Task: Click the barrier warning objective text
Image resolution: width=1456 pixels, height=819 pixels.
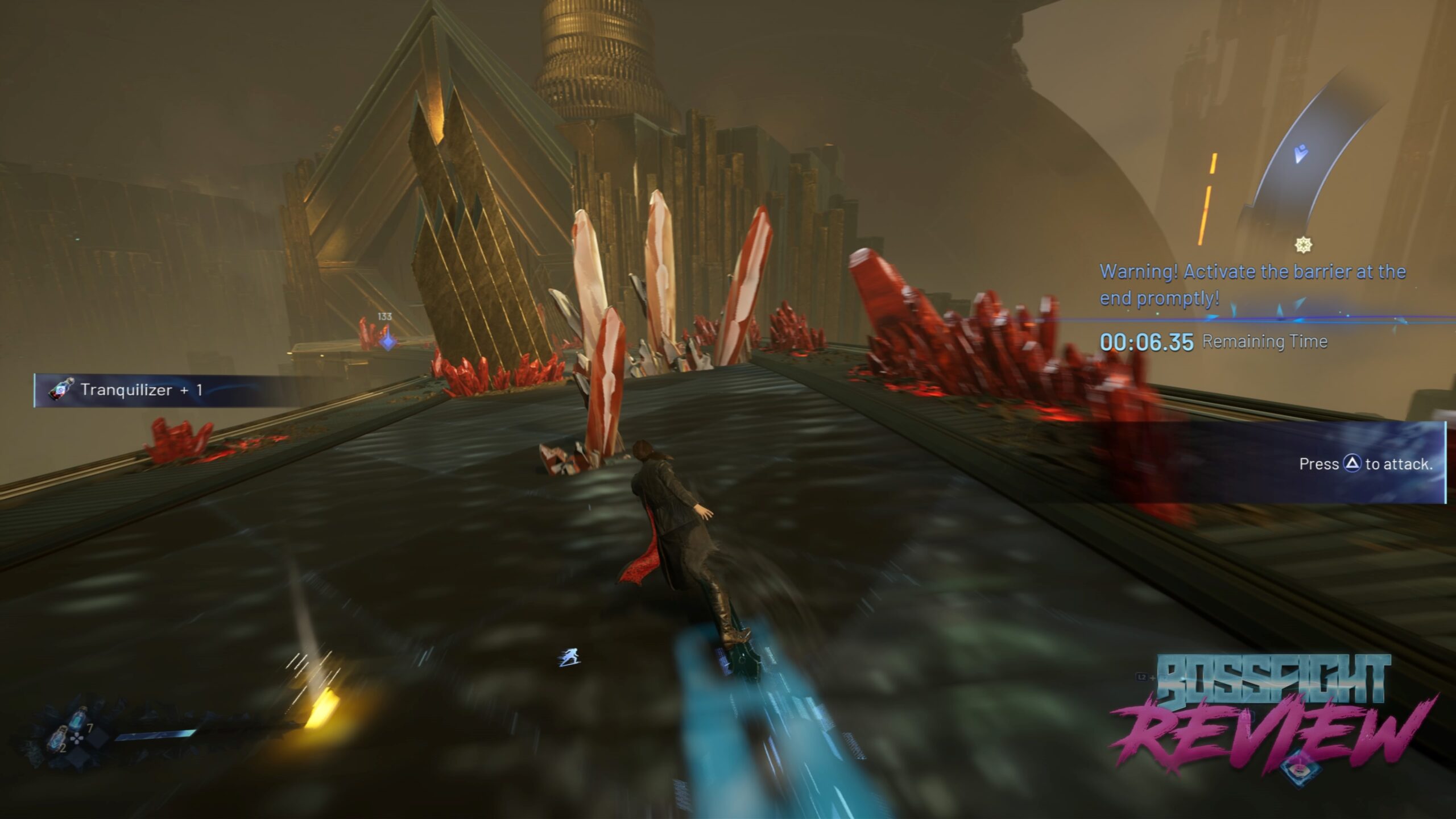Action: tap(1251, 284)
